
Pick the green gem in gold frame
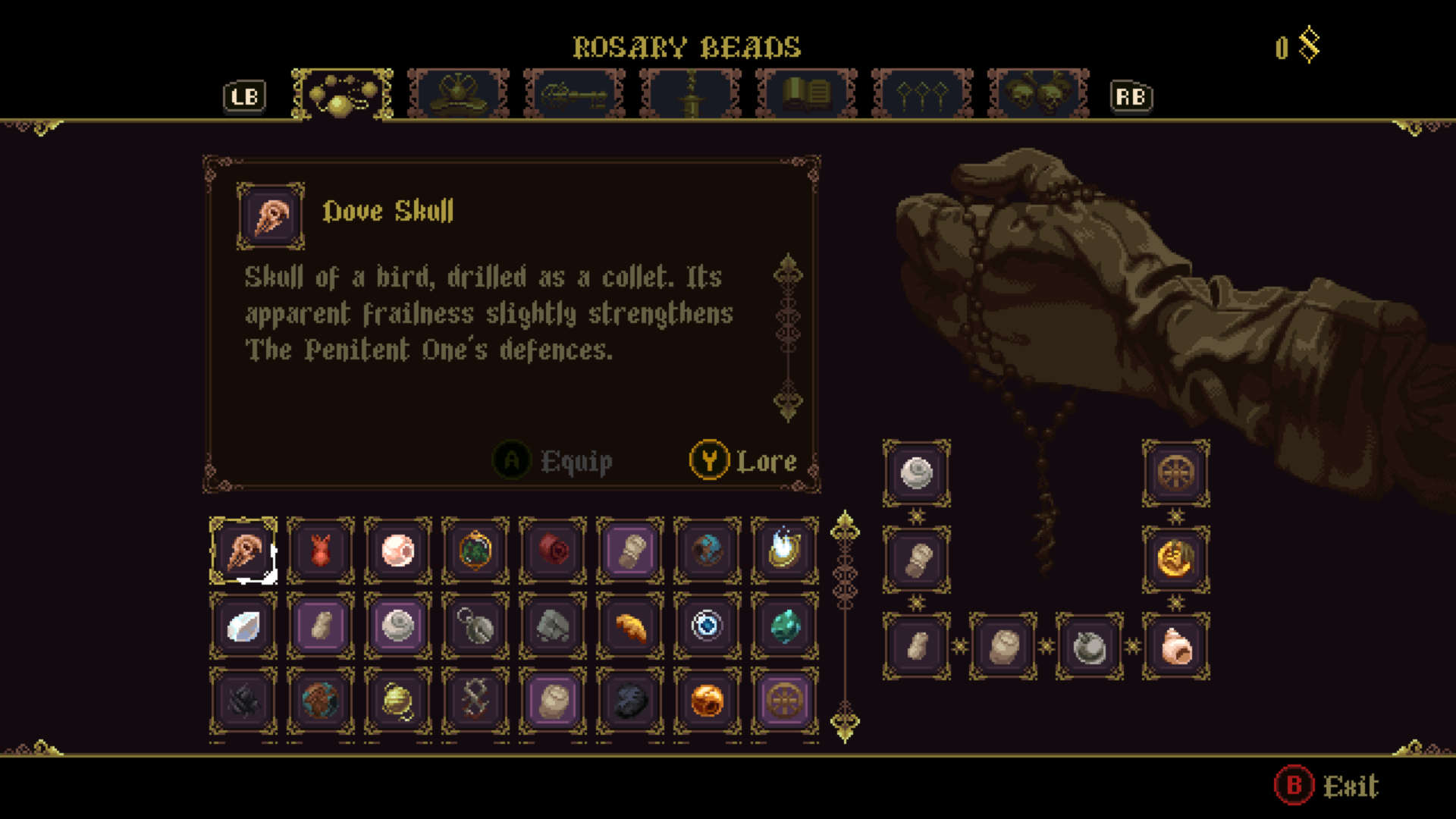475,551
